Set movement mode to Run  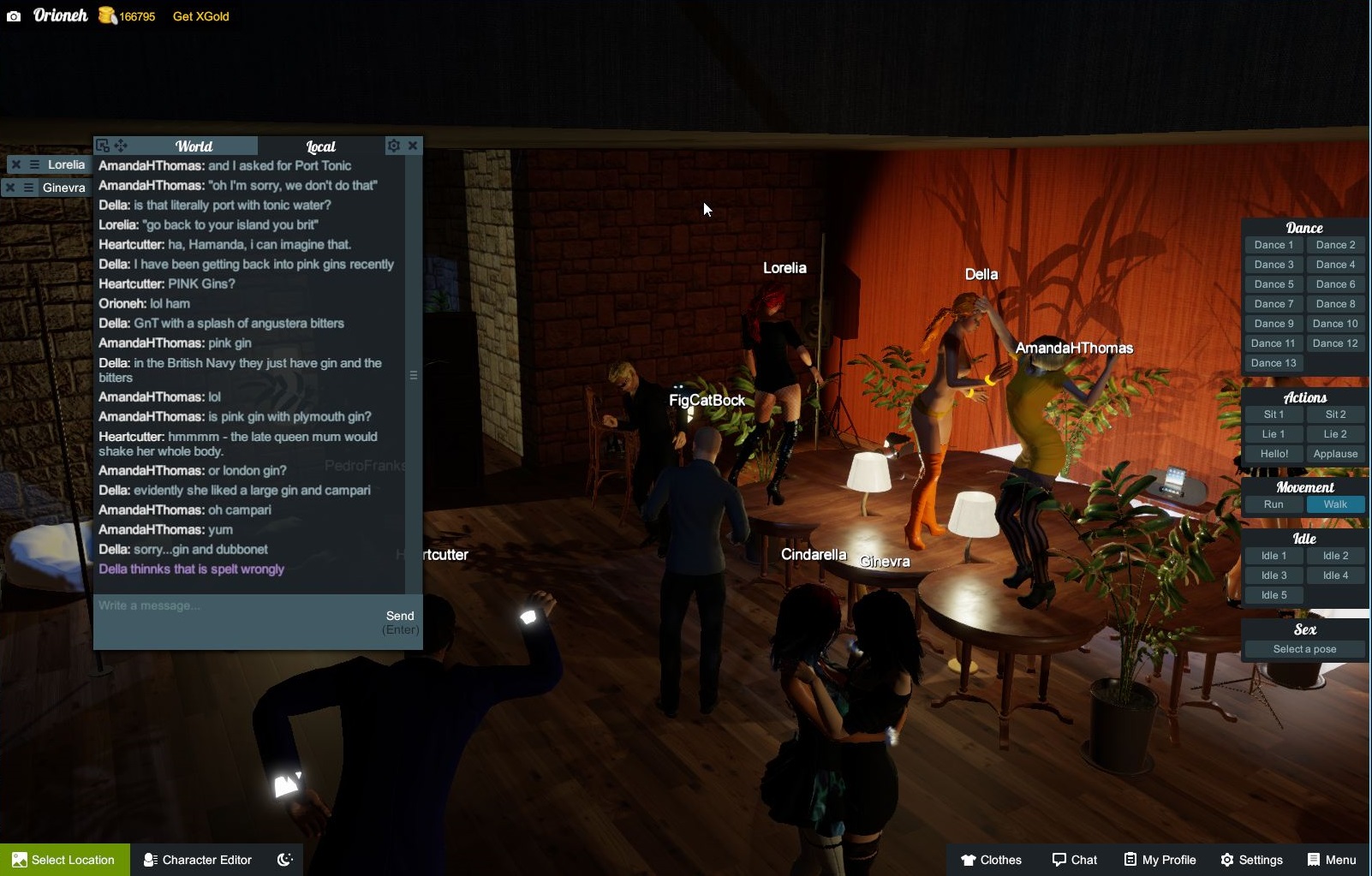click(x=1274, y=504)
